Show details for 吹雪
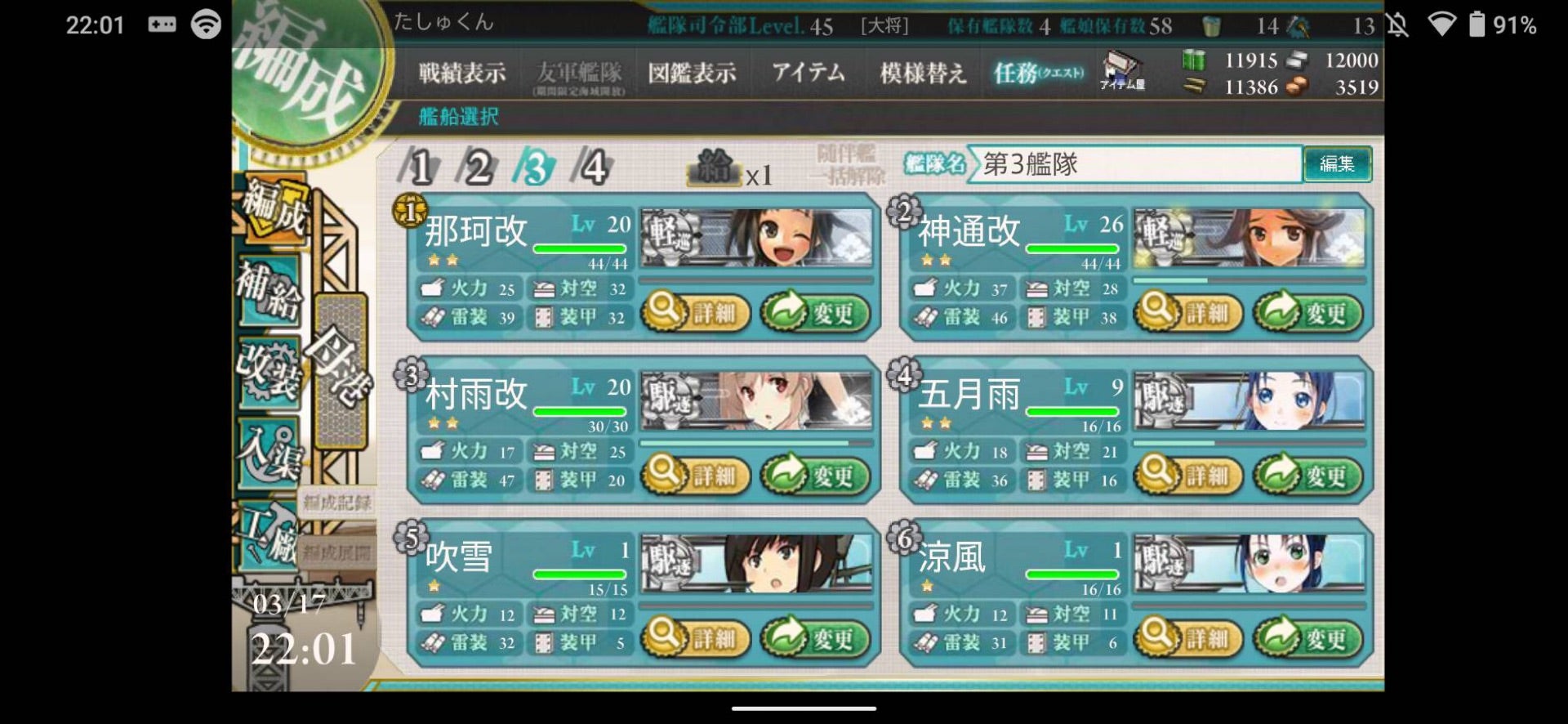 [x=696, y=637]
